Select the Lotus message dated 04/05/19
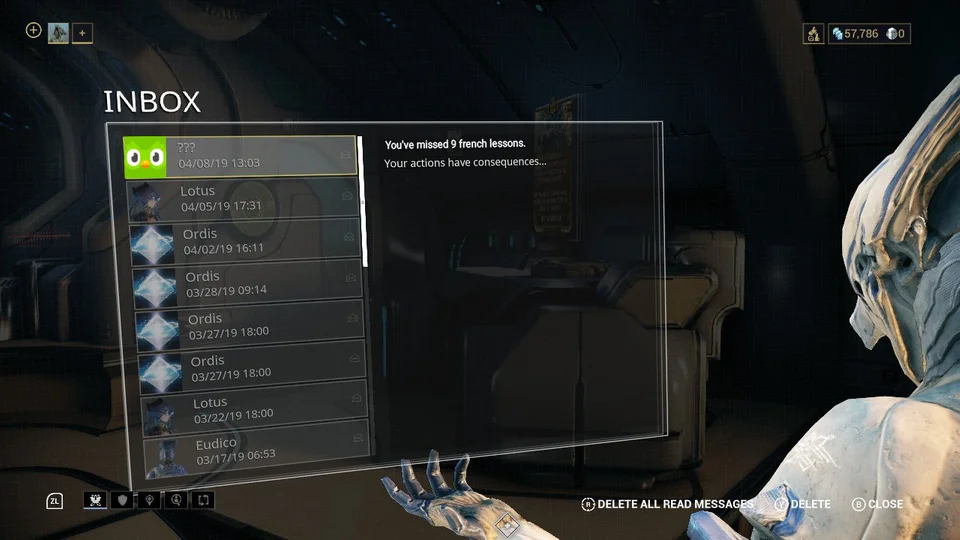 click(x=244, y=198)
